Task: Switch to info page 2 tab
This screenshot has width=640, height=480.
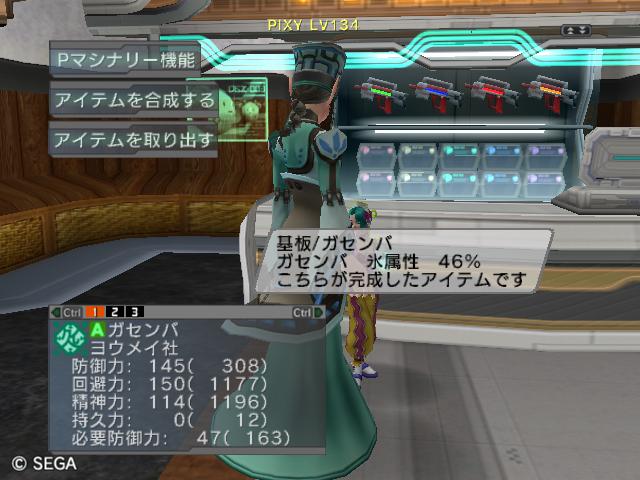Action: [118, 312]
